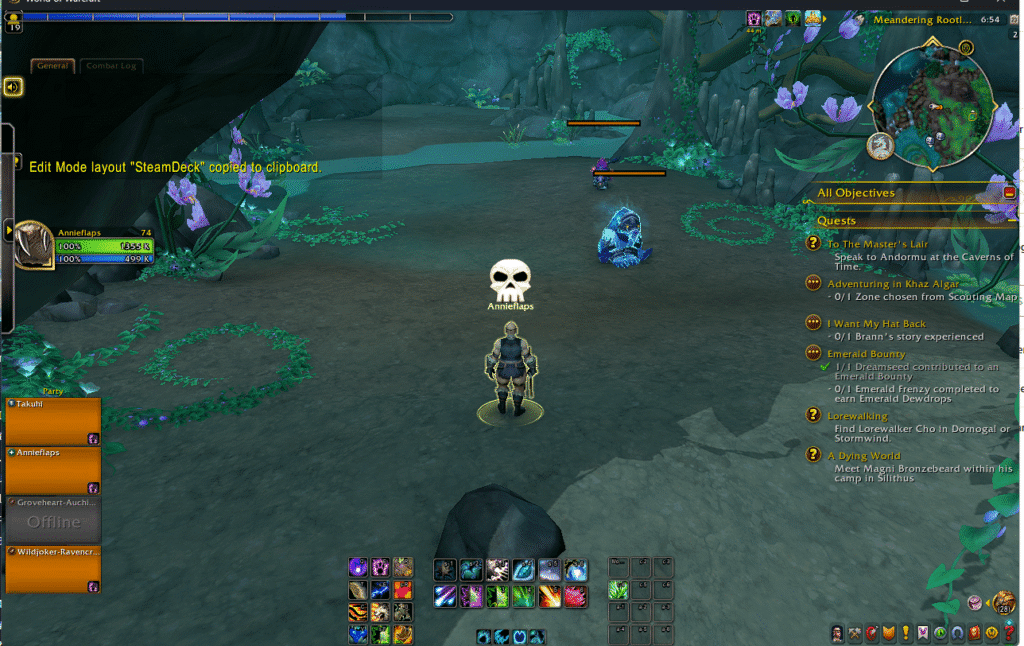Screen dimensions: 1024x646
Task: Open the A Dying World quest
Action: 863,456
